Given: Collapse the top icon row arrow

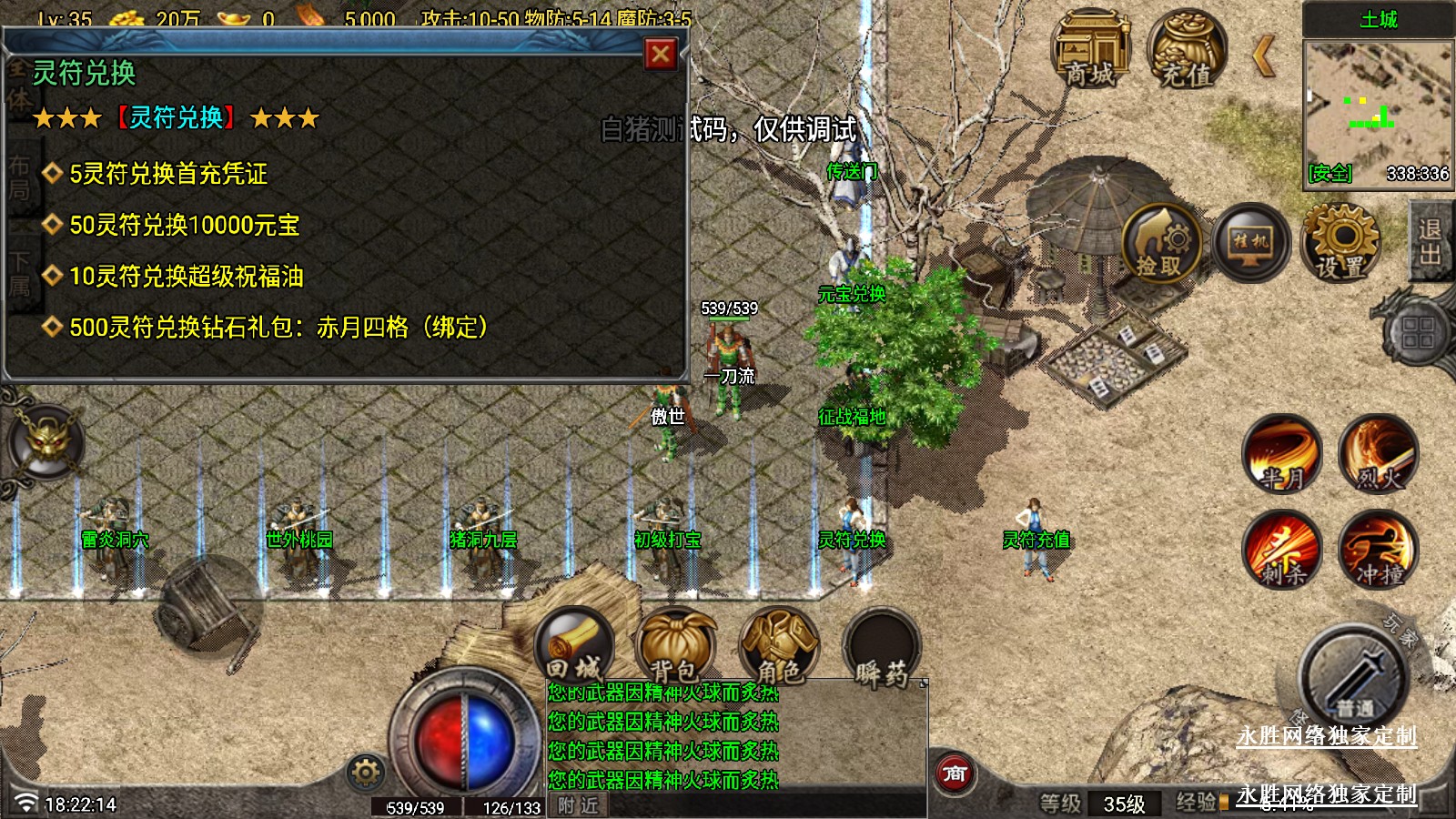Looking at the screenshot, I should (1263, 56).
